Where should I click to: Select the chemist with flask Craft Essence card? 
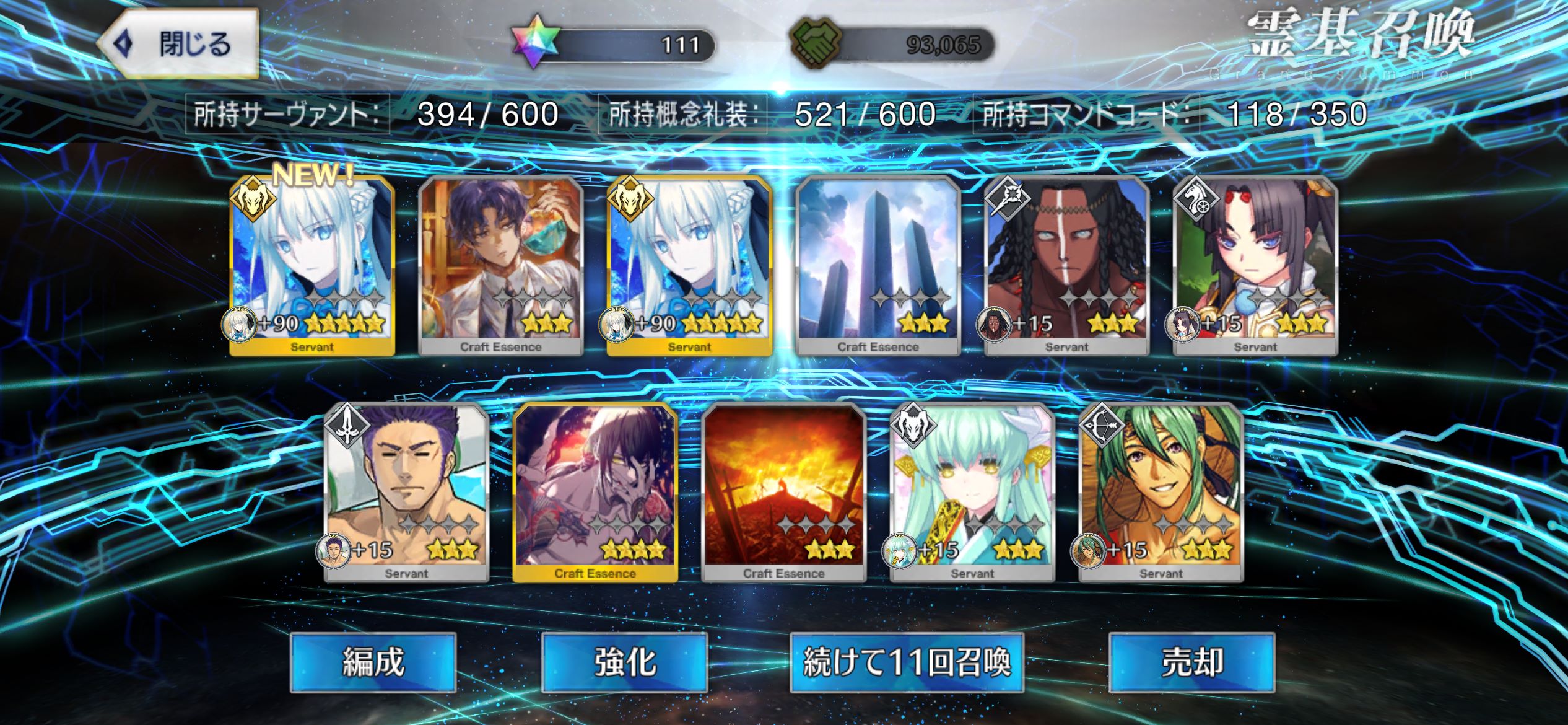pos(500,266)
